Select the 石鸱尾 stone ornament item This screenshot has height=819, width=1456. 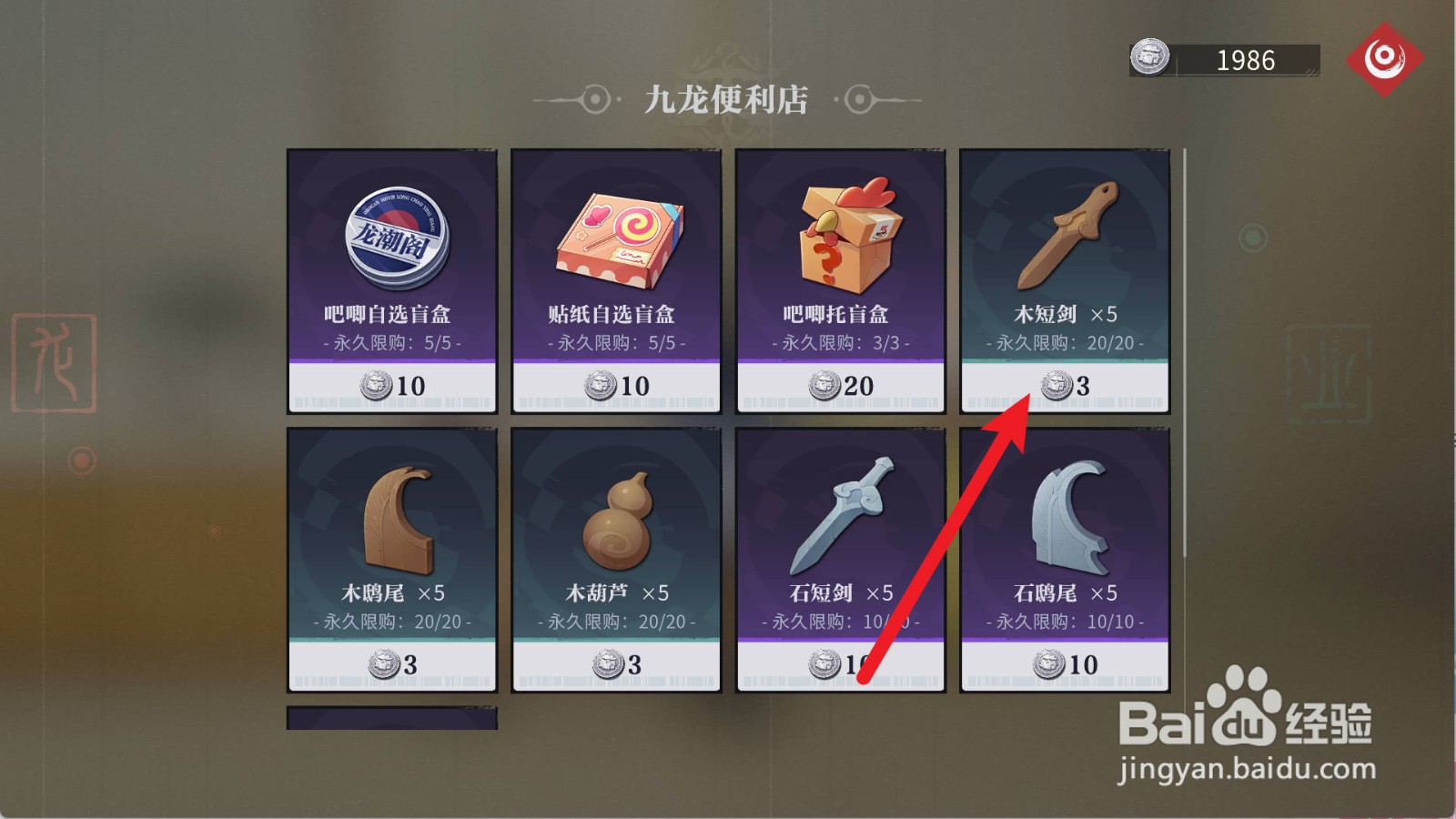coord(1064,555)
